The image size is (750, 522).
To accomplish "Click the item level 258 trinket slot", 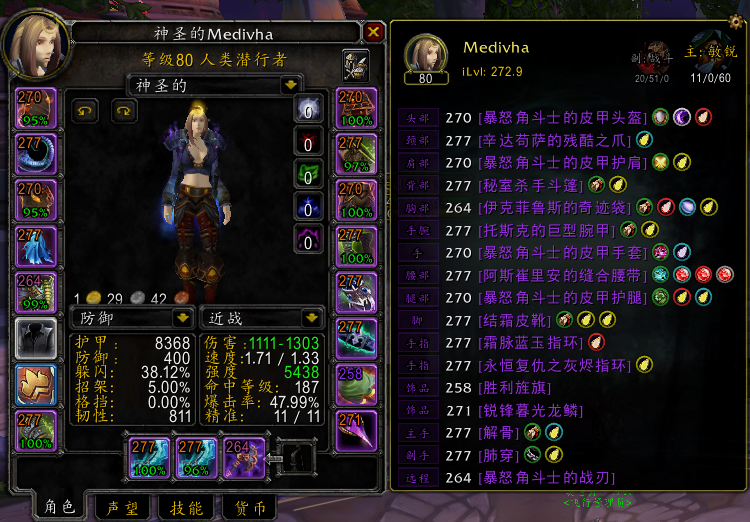I will [x=357, y=385].
